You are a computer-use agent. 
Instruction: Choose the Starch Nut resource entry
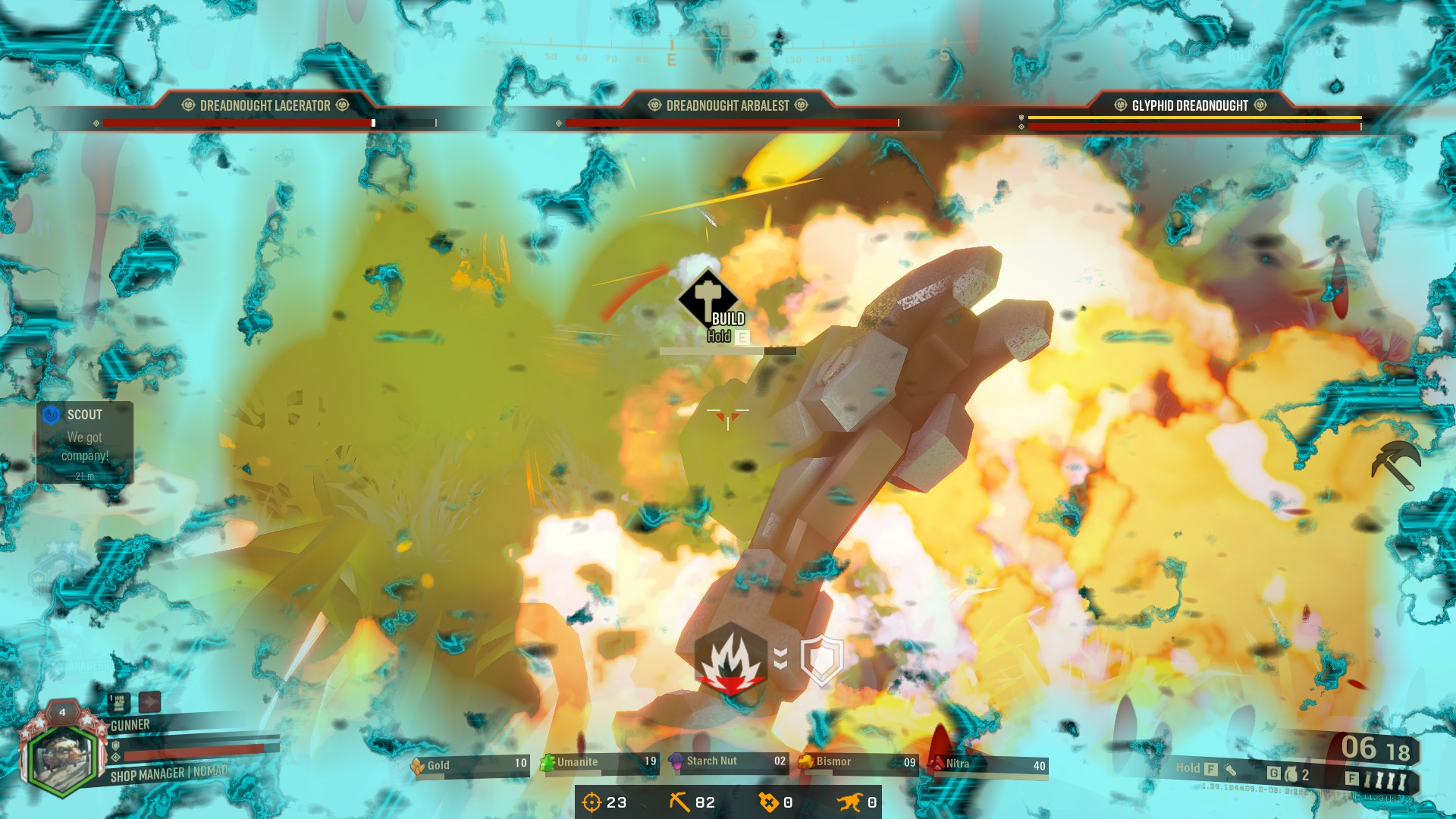pyautogui.click(x=728, y=761)
